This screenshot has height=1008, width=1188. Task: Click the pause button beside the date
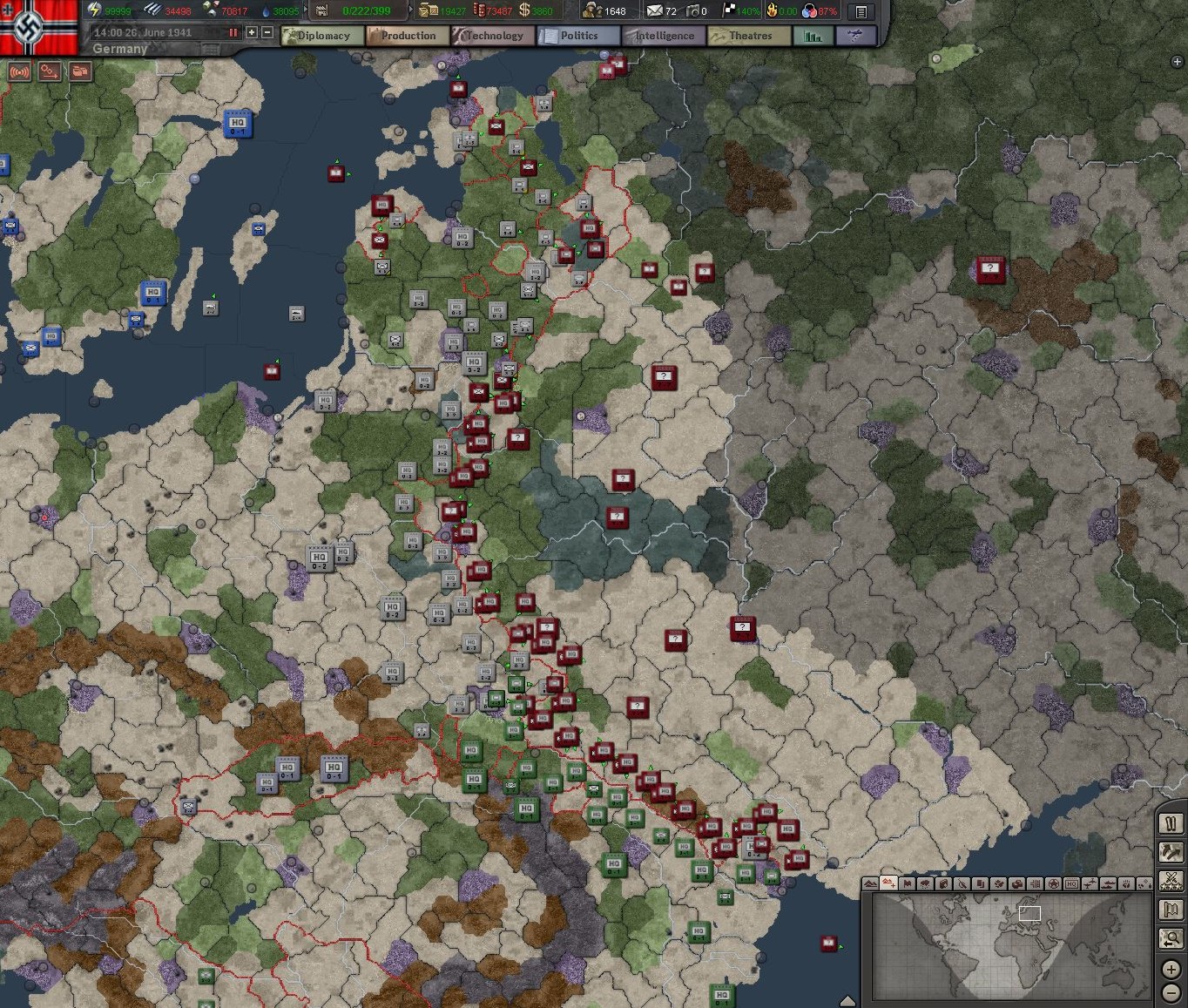pyautogui.click(x=233, y=32)
